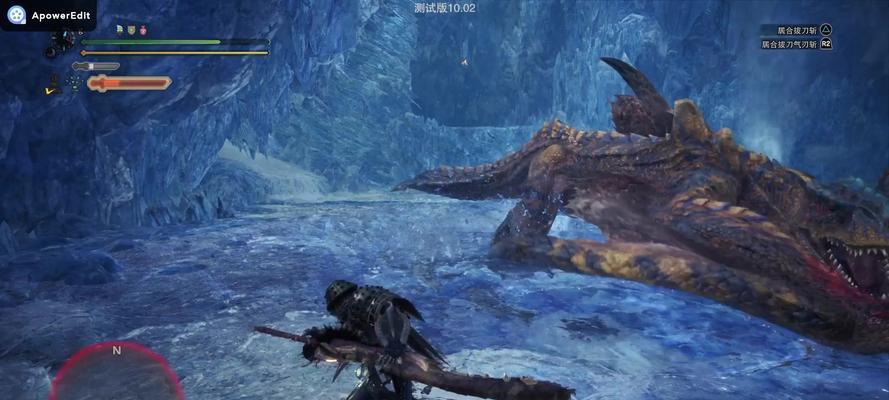Click the pink potion buff icon

click(x=142, y=30)
